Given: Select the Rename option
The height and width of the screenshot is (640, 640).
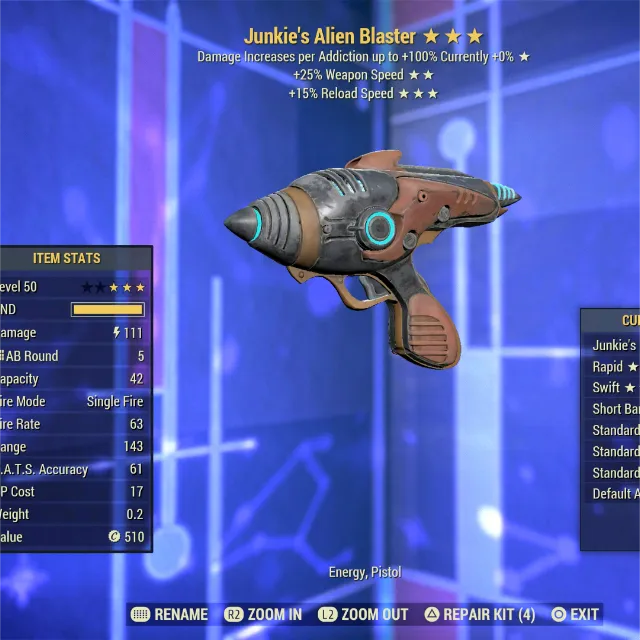Looking at the screenshot, I should [171, 615].
